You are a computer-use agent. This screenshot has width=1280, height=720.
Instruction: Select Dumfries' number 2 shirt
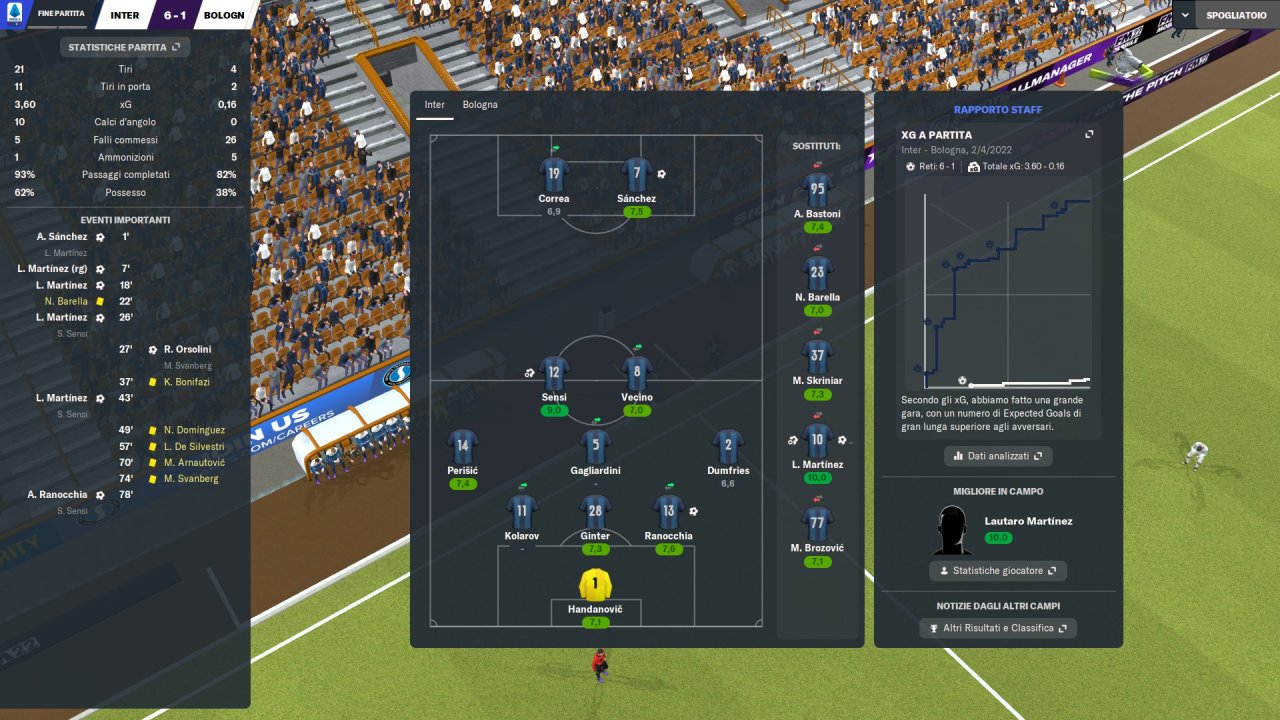click(x=727, y=446)
